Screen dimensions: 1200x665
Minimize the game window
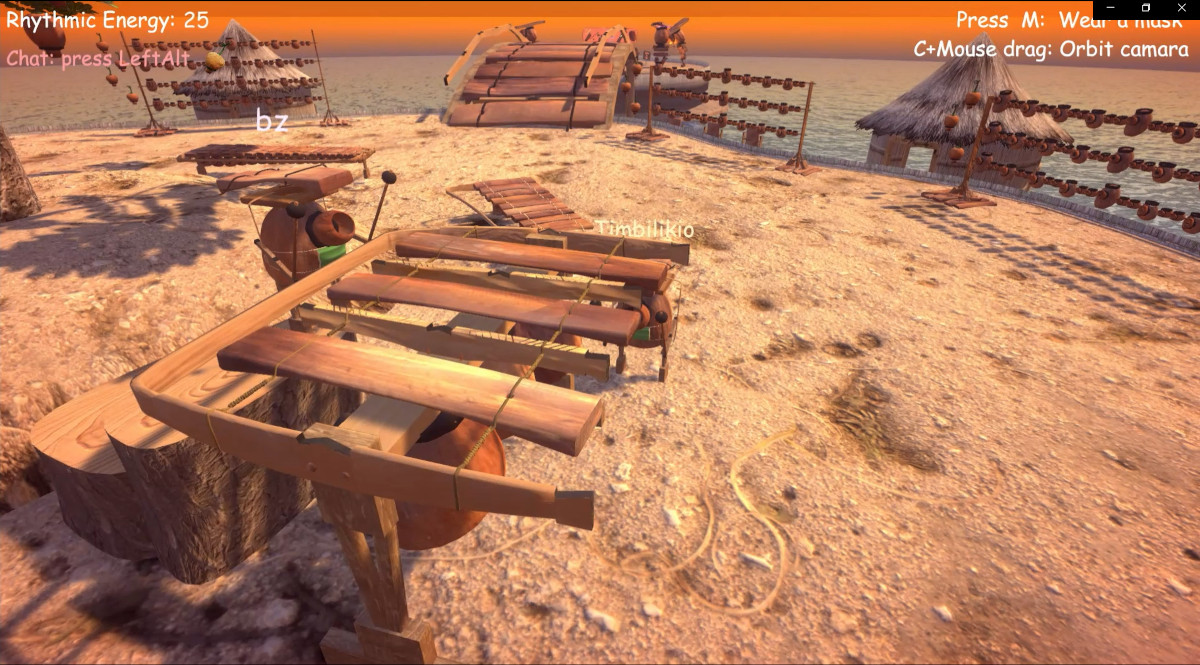1110,8
